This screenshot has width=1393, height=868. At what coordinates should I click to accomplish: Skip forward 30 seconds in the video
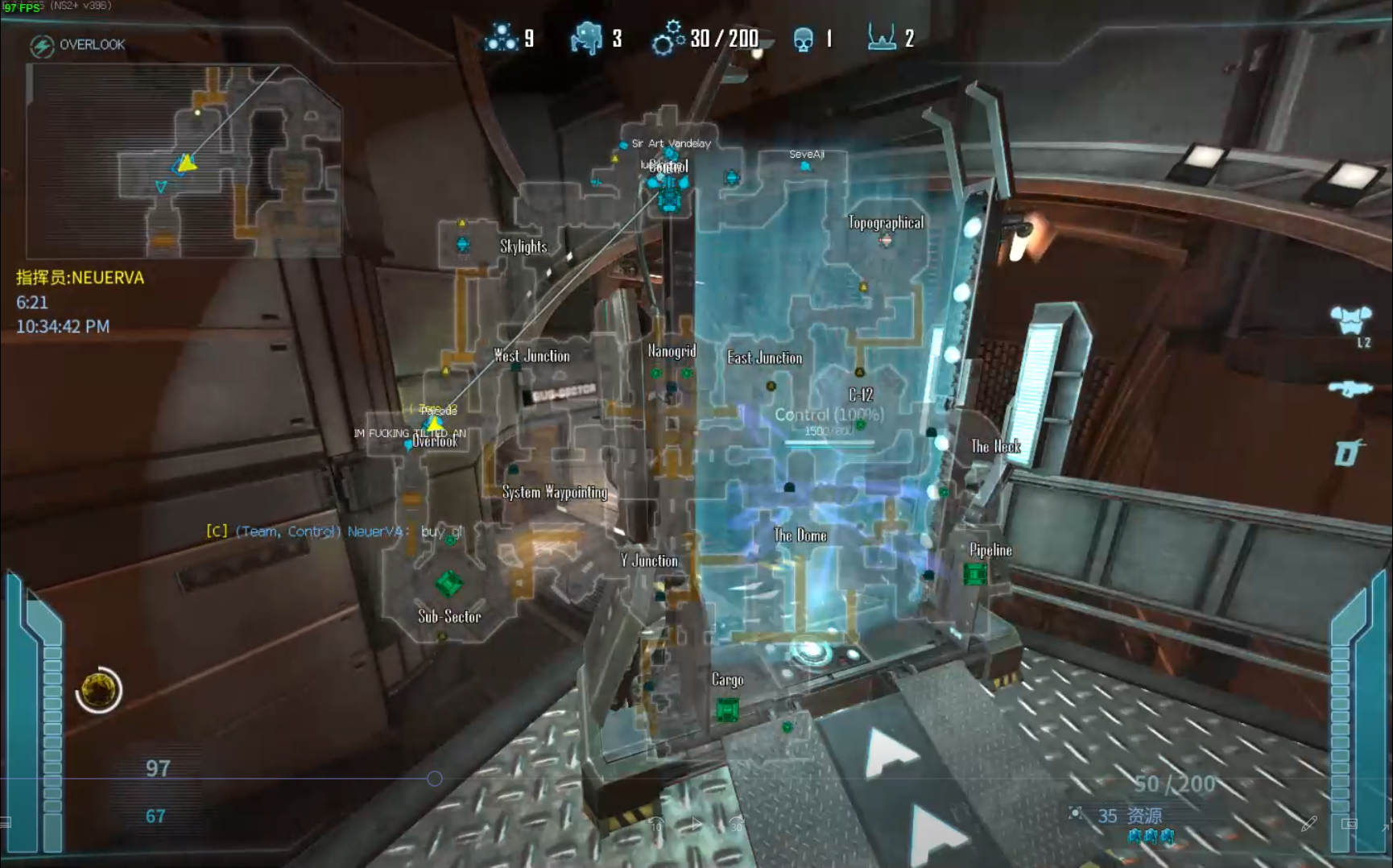pos(736,825)
